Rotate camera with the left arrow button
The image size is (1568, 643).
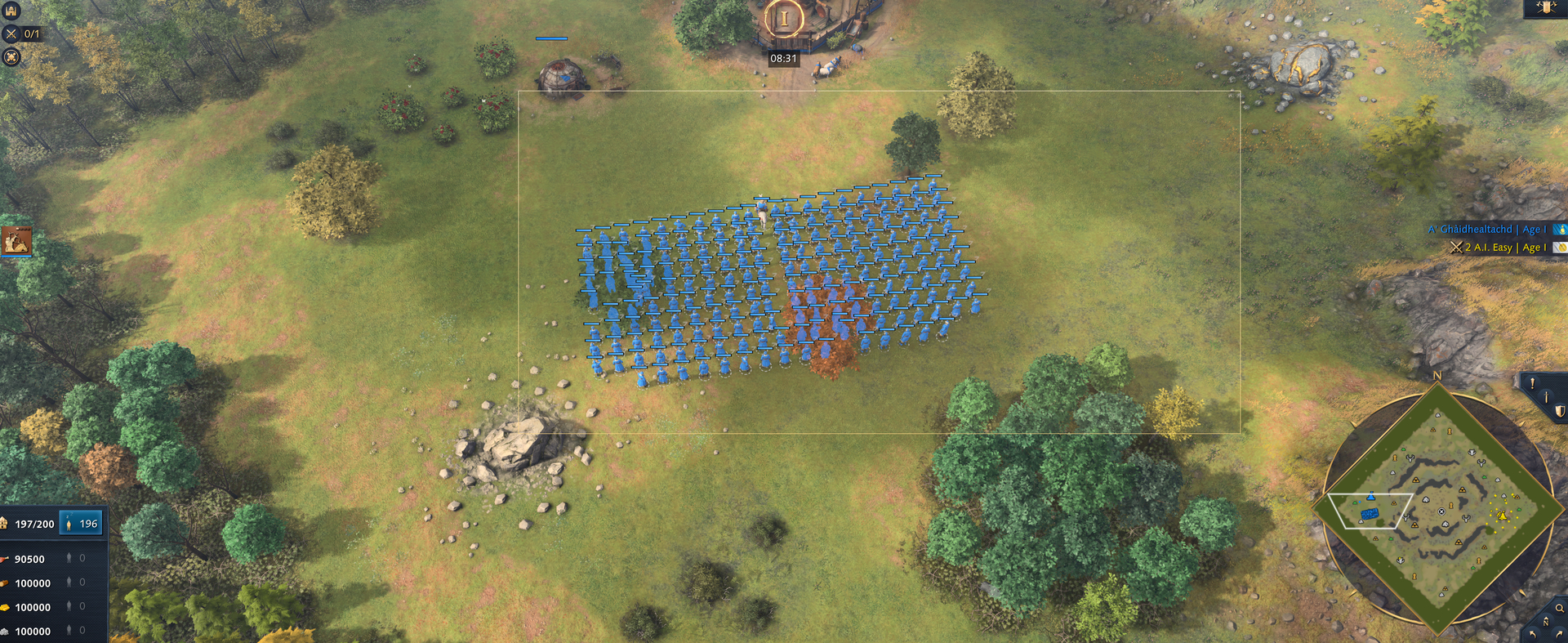point(1532,634)
